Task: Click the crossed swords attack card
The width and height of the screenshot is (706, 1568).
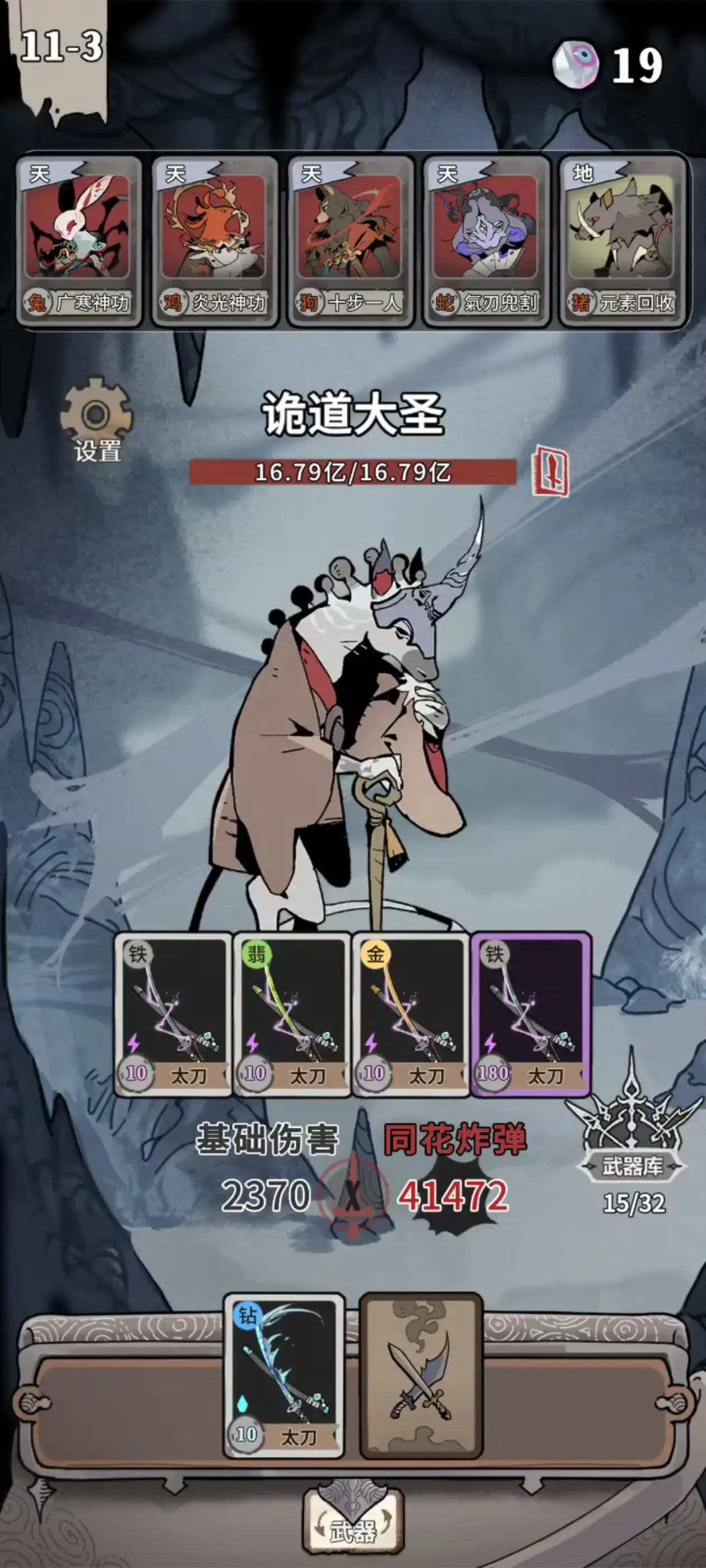Action: click(421, 1376)
